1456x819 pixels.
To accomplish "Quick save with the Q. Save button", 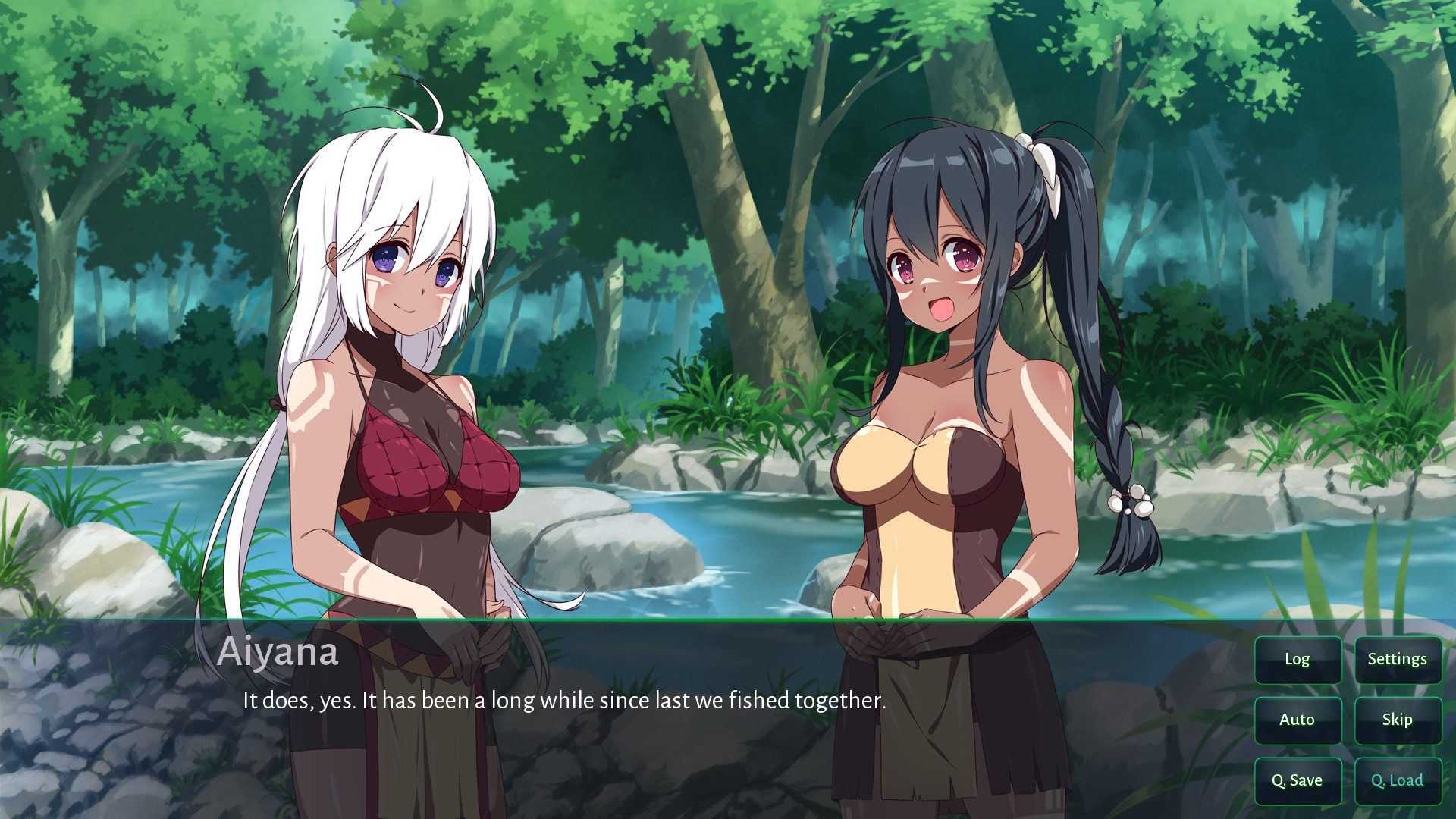I will pos(1298,780).
